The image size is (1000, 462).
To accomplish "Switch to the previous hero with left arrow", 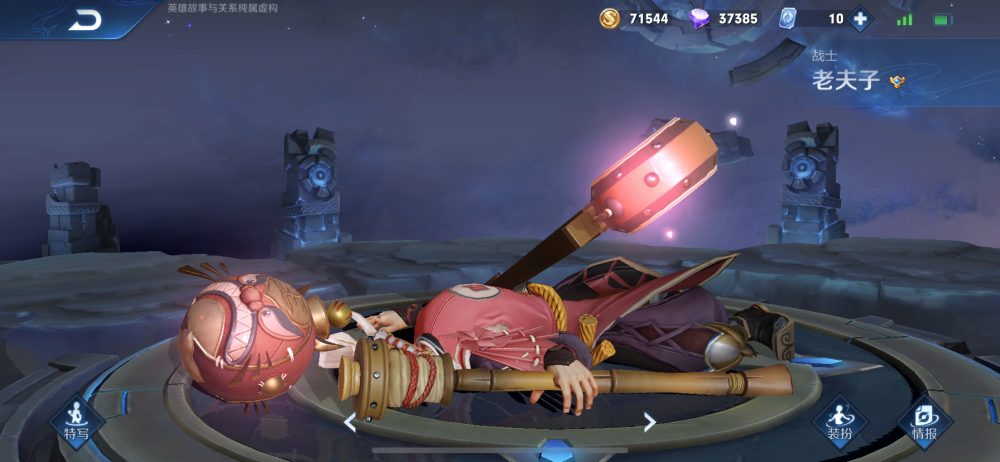I will coord(350,422).
